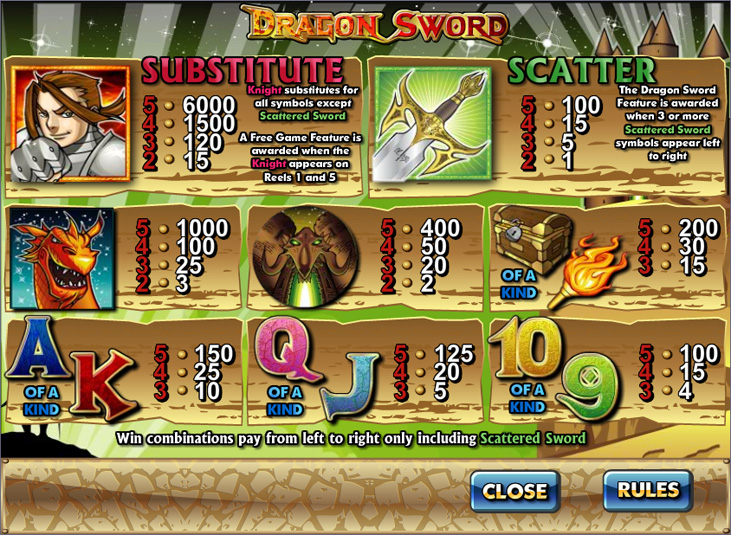Open the game Rules page
The image size is (731, 535).
tap(648, 490)
